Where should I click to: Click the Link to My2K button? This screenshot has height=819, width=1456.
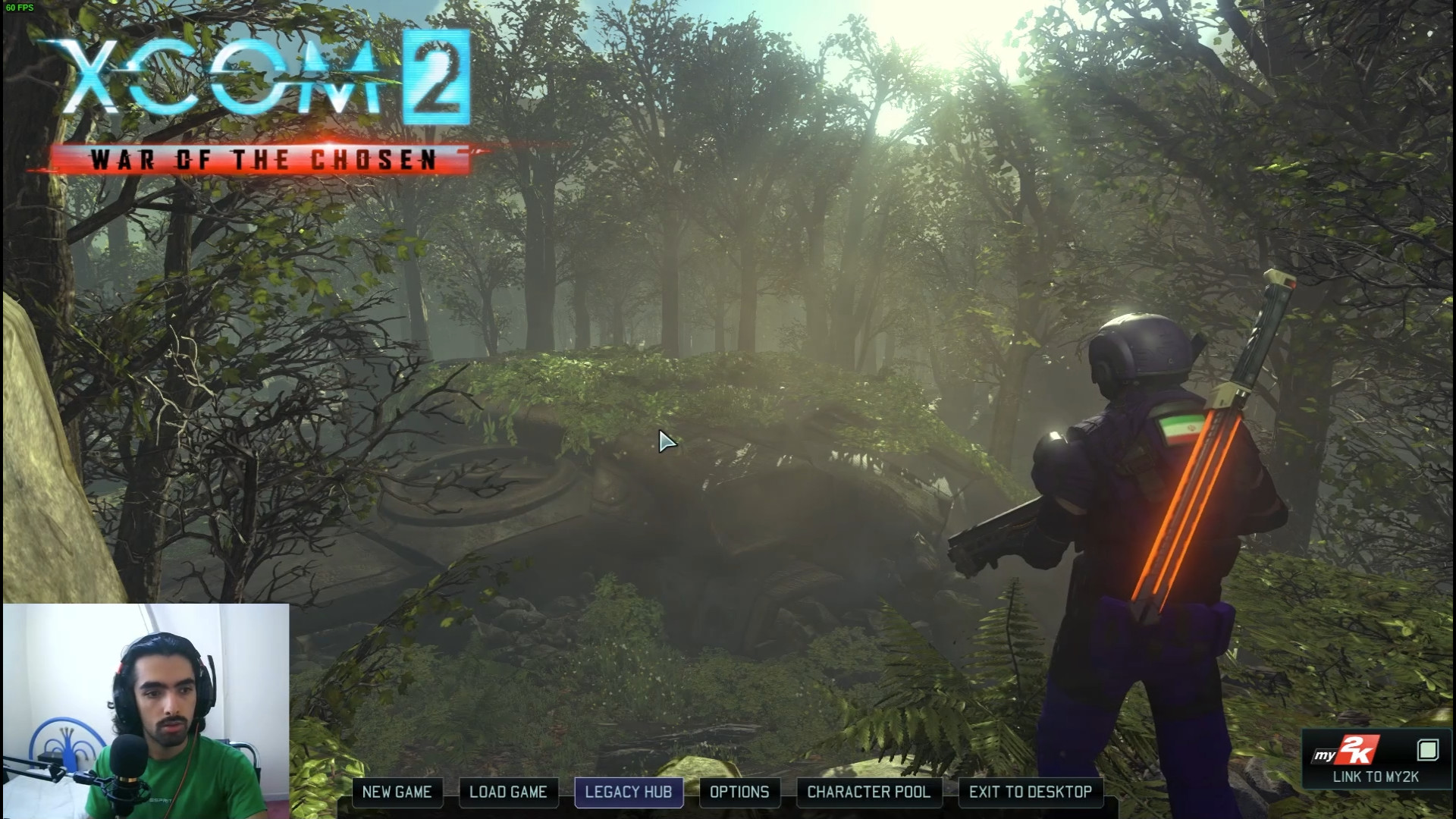click(1376, 761)
